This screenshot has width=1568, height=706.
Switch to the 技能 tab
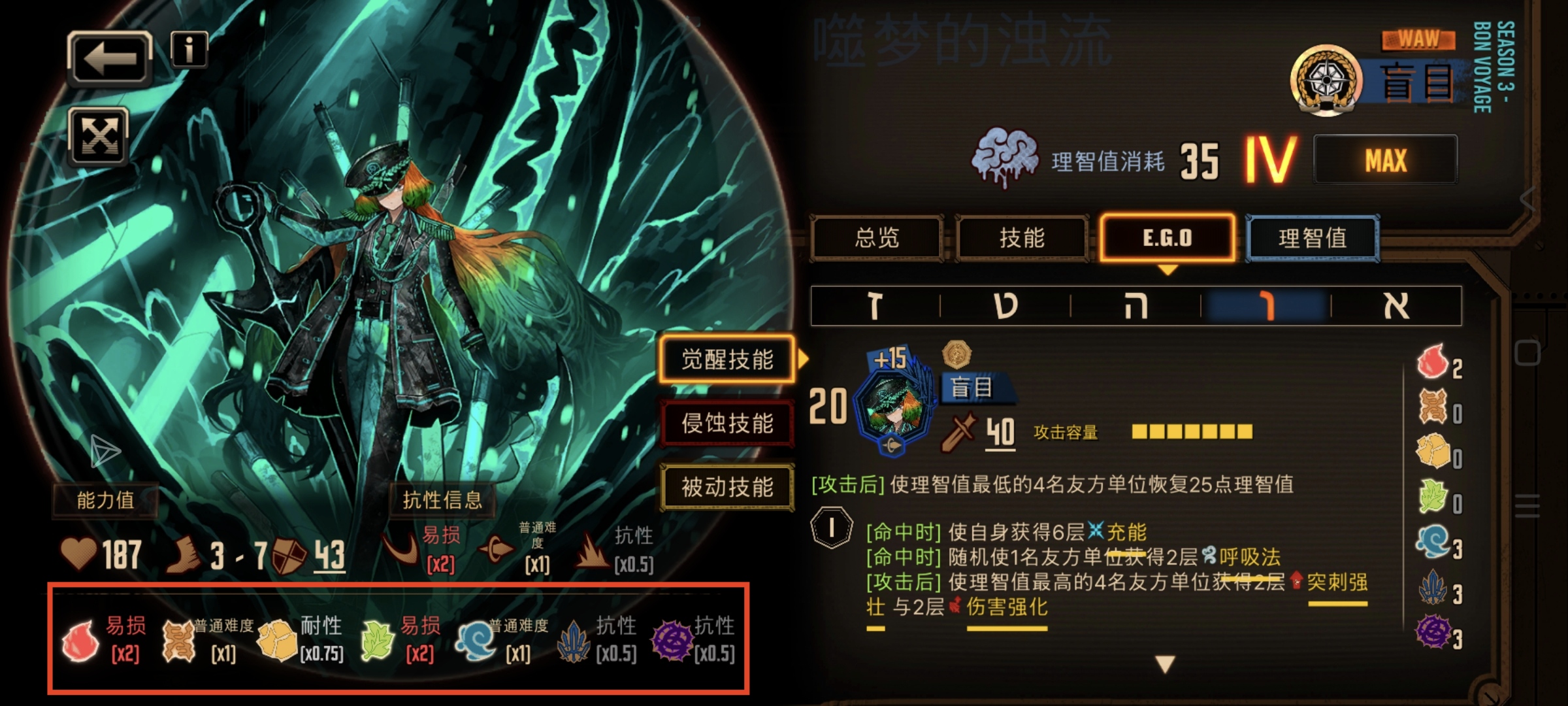(x=1022, y=238)
